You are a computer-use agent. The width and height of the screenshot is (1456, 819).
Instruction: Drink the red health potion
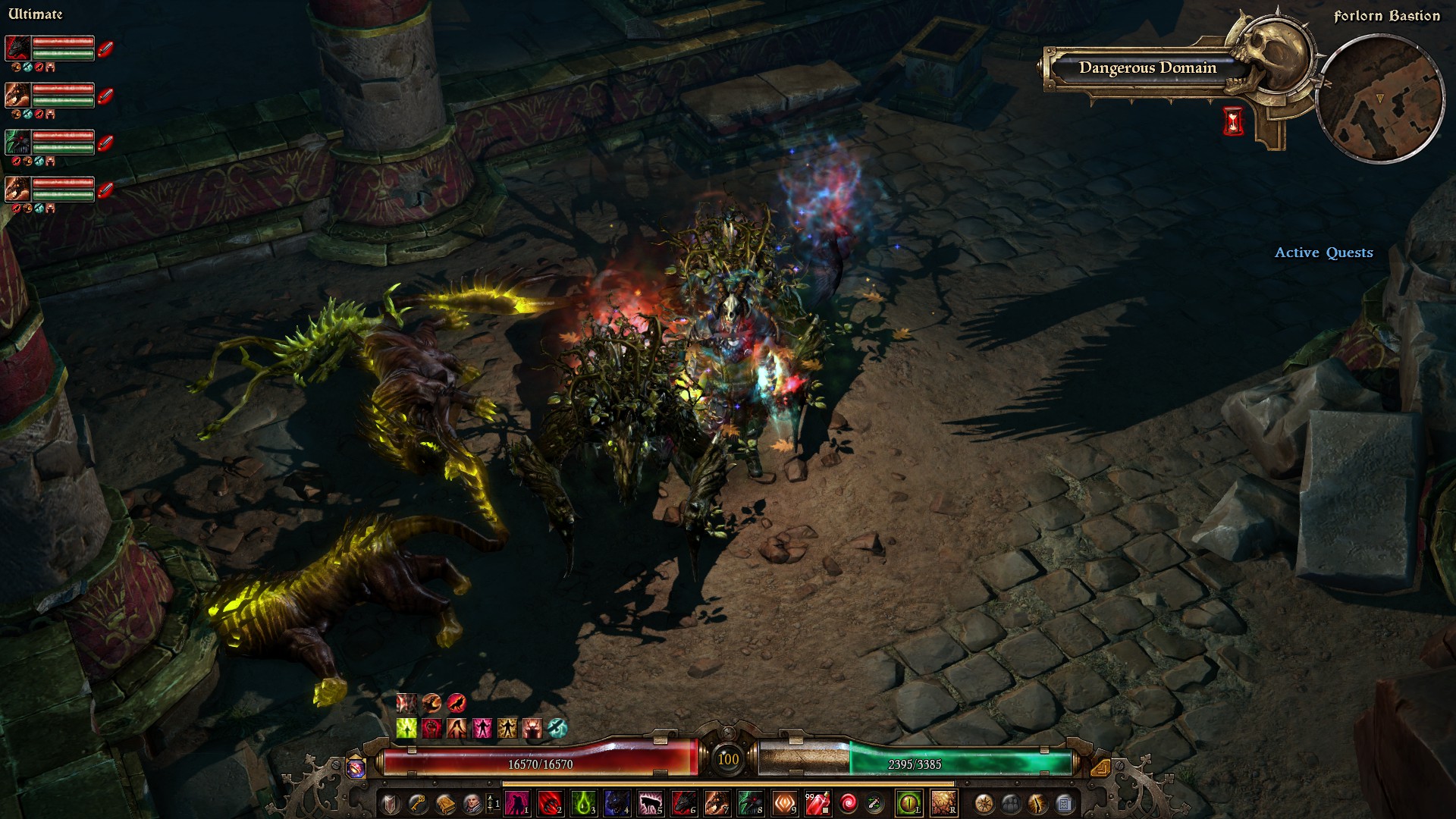coord(817,803)
